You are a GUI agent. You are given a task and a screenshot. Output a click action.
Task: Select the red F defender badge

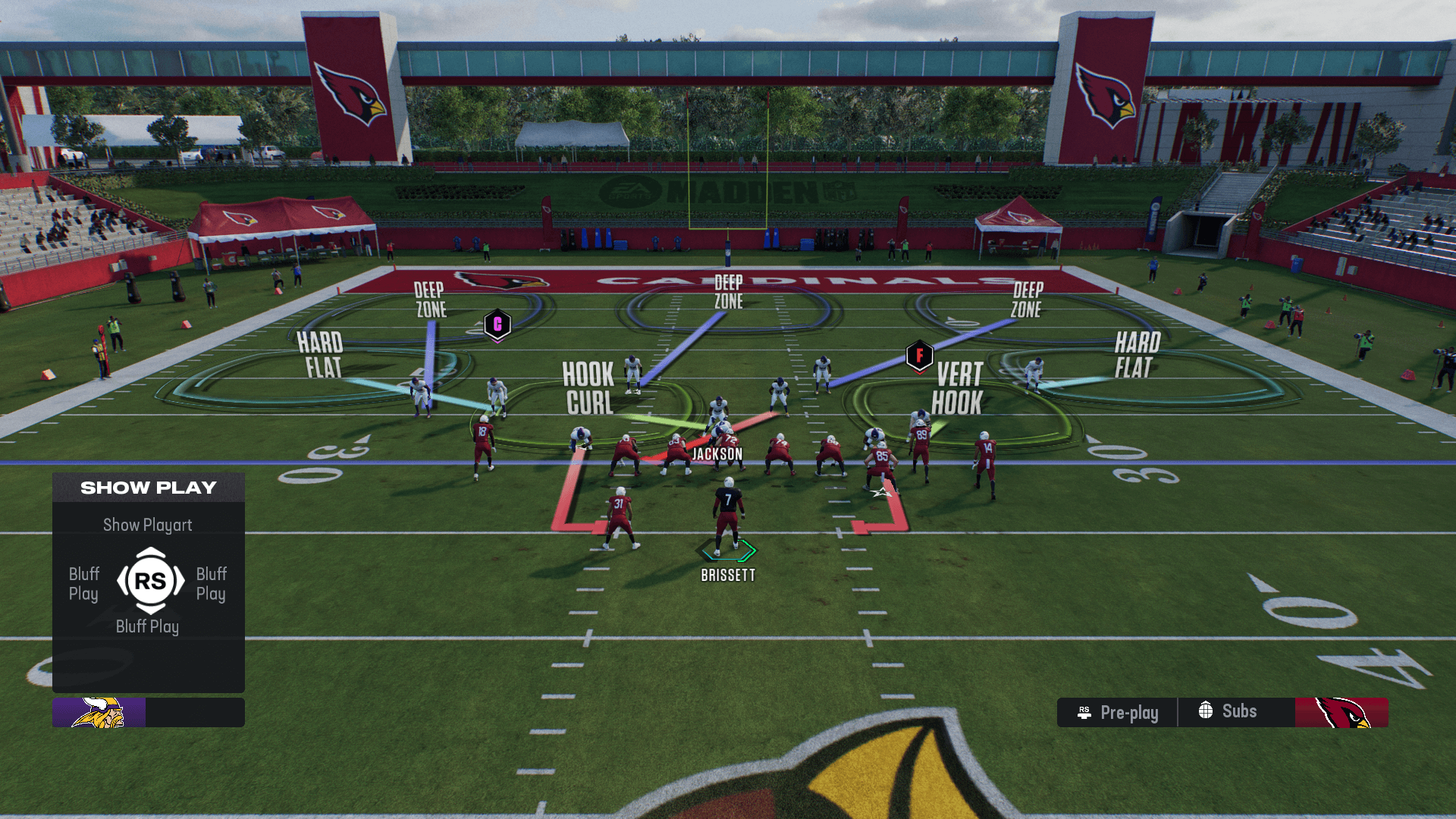[919, 355]
